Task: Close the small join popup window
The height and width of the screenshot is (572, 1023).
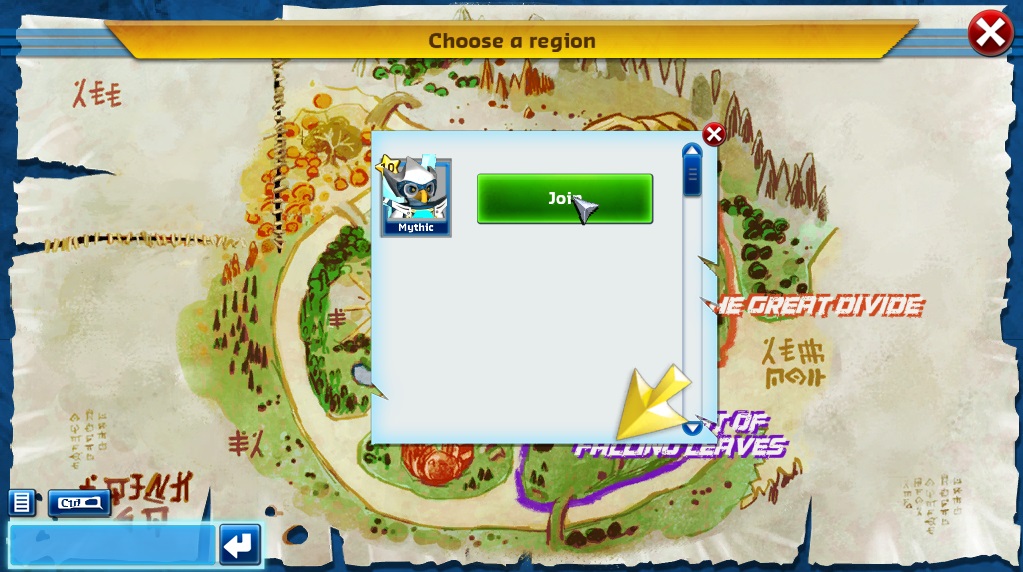Action: point(714,134)
